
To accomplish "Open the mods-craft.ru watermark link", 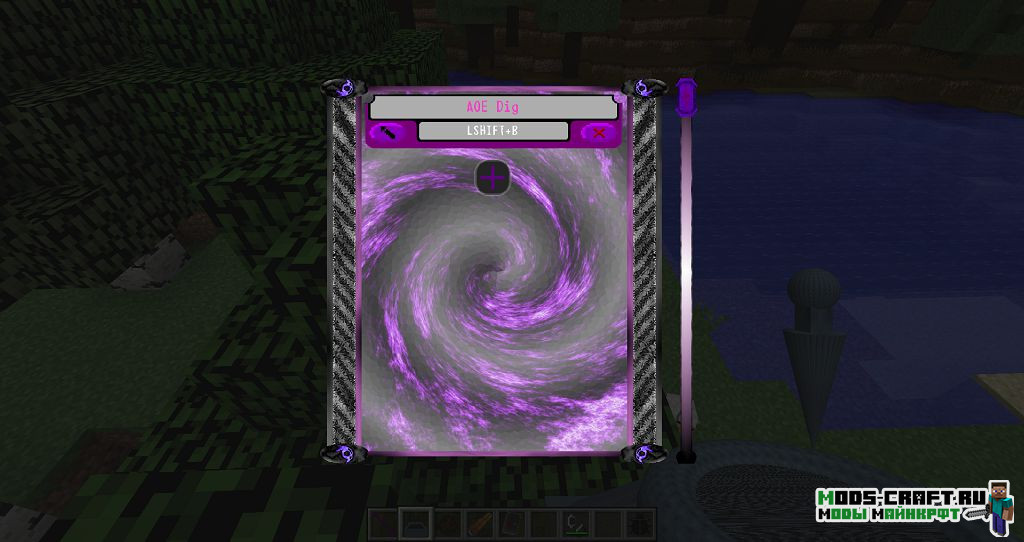I will point(900,505).
